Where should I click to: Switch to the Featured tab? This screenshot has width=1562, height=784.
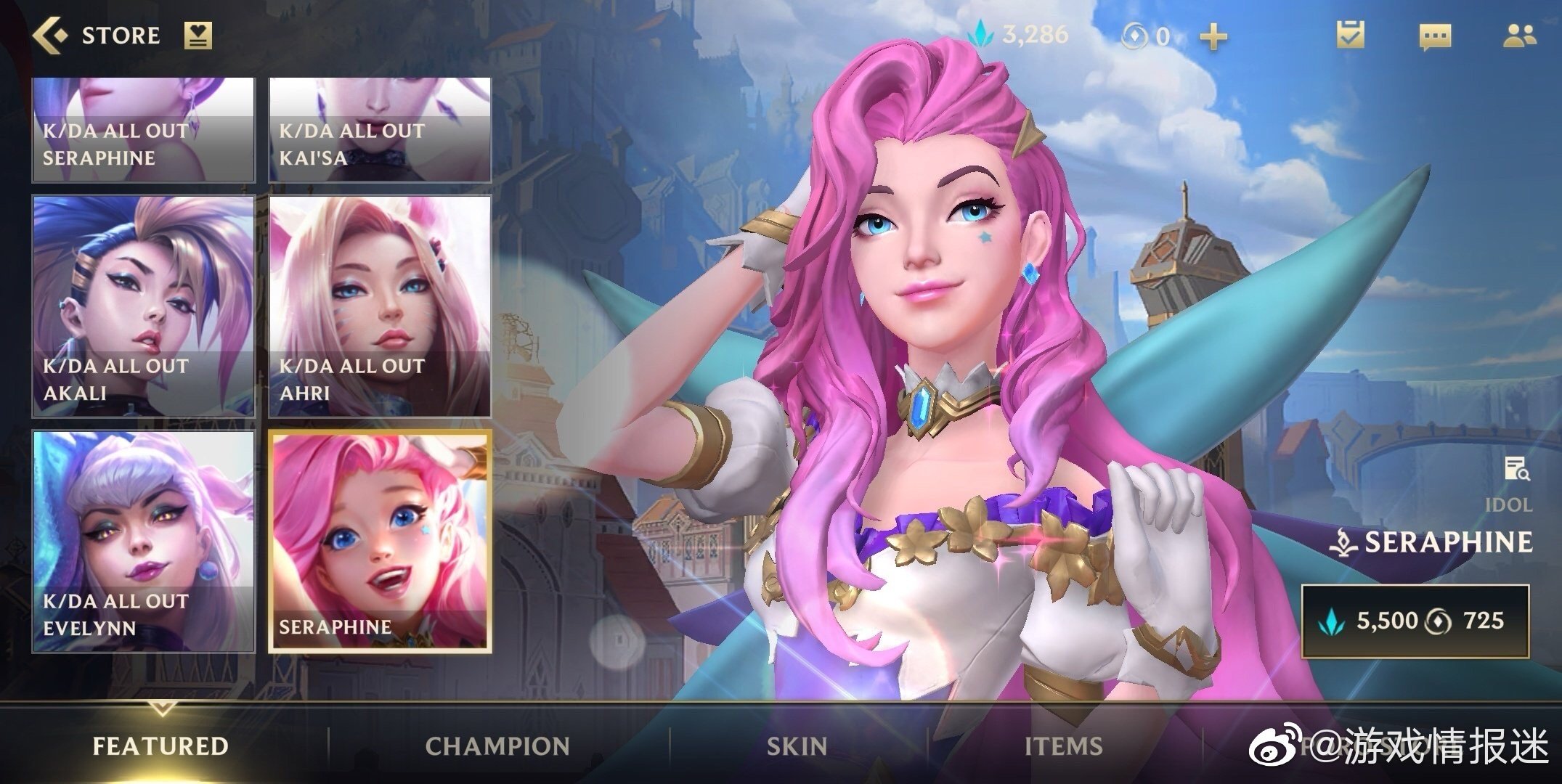tap(160, 746)
